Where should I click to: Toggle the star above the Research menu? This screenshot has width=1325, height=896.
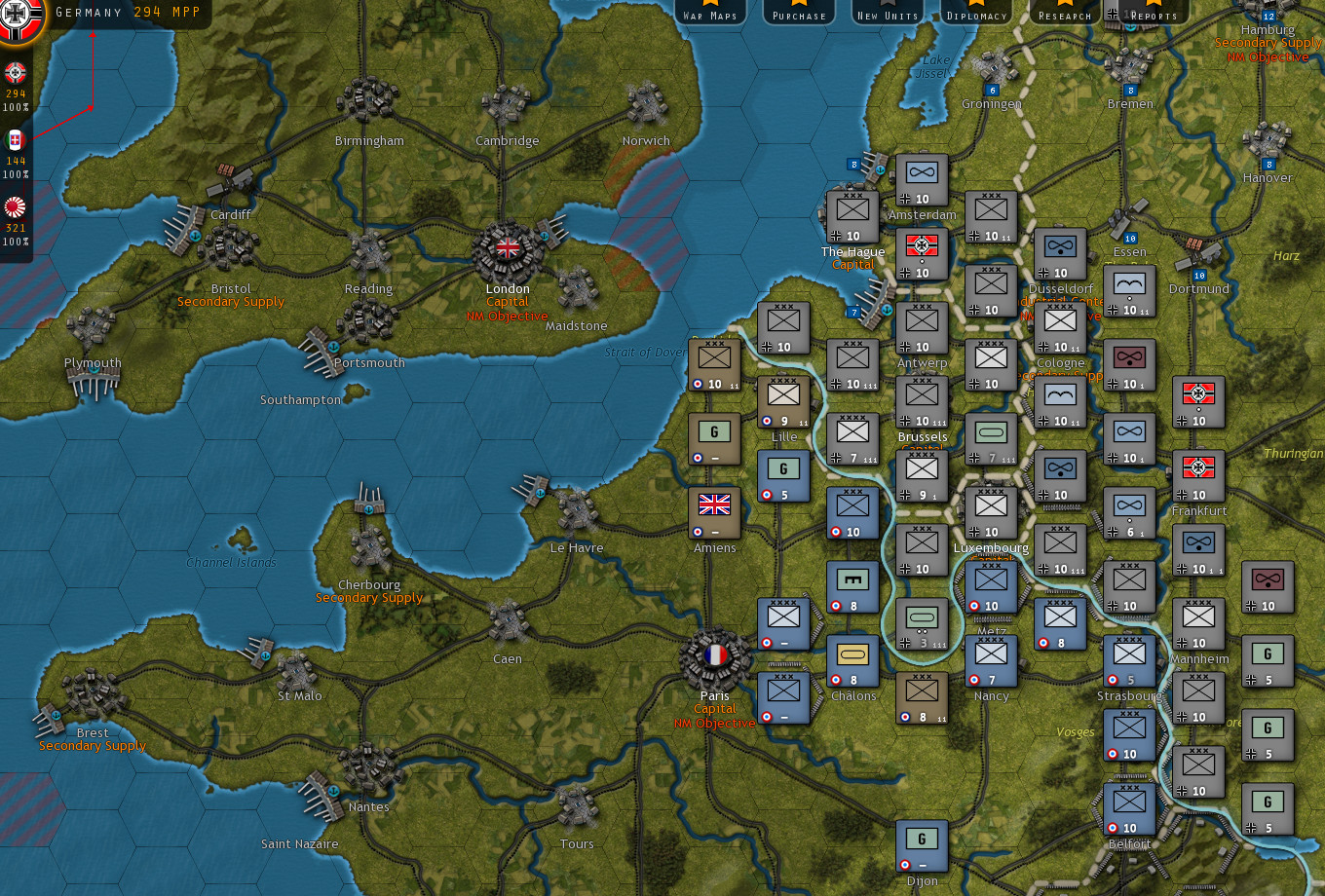coord(1062,5)
